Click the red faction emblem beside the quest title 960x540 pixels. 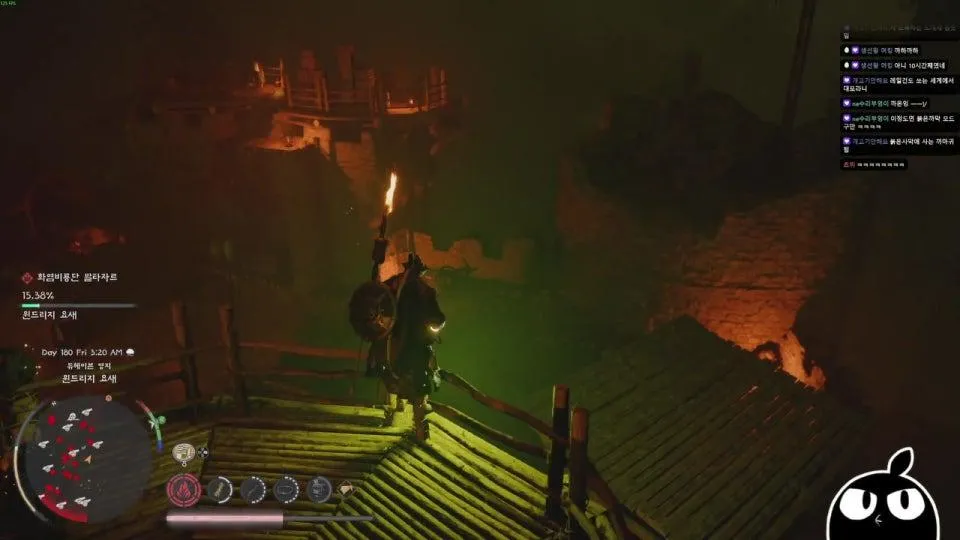tap(28, 278)
